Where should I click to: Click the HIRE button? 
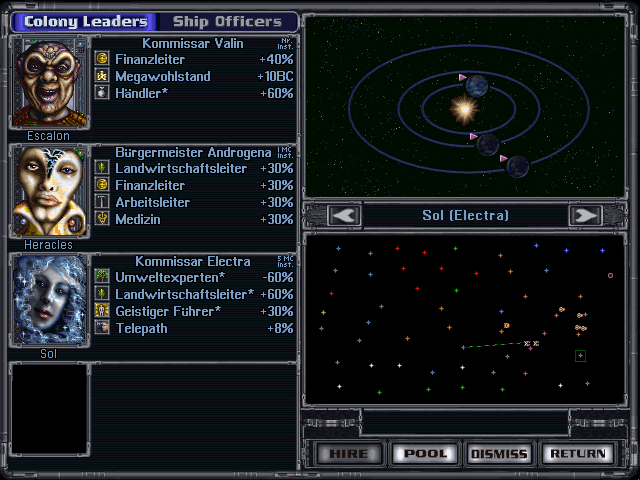click(x=348, y=453)
